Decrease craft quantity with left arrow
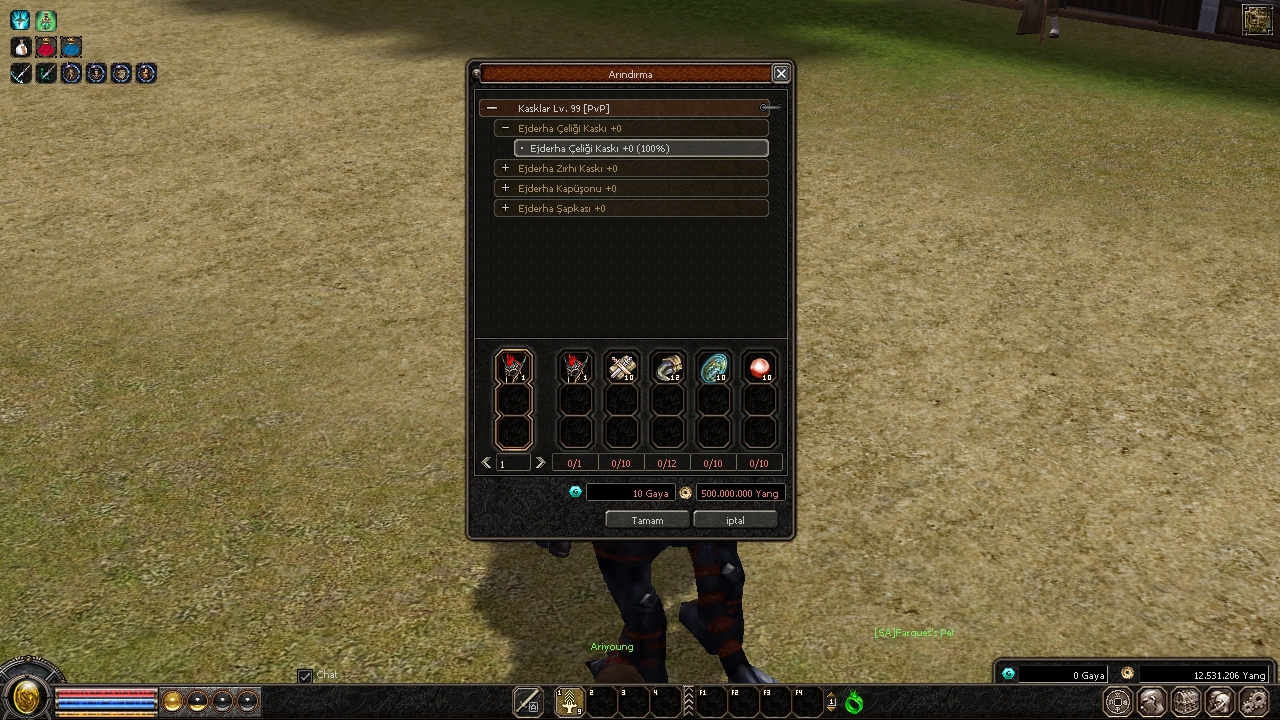1280x720 pixels. [487, 463]
